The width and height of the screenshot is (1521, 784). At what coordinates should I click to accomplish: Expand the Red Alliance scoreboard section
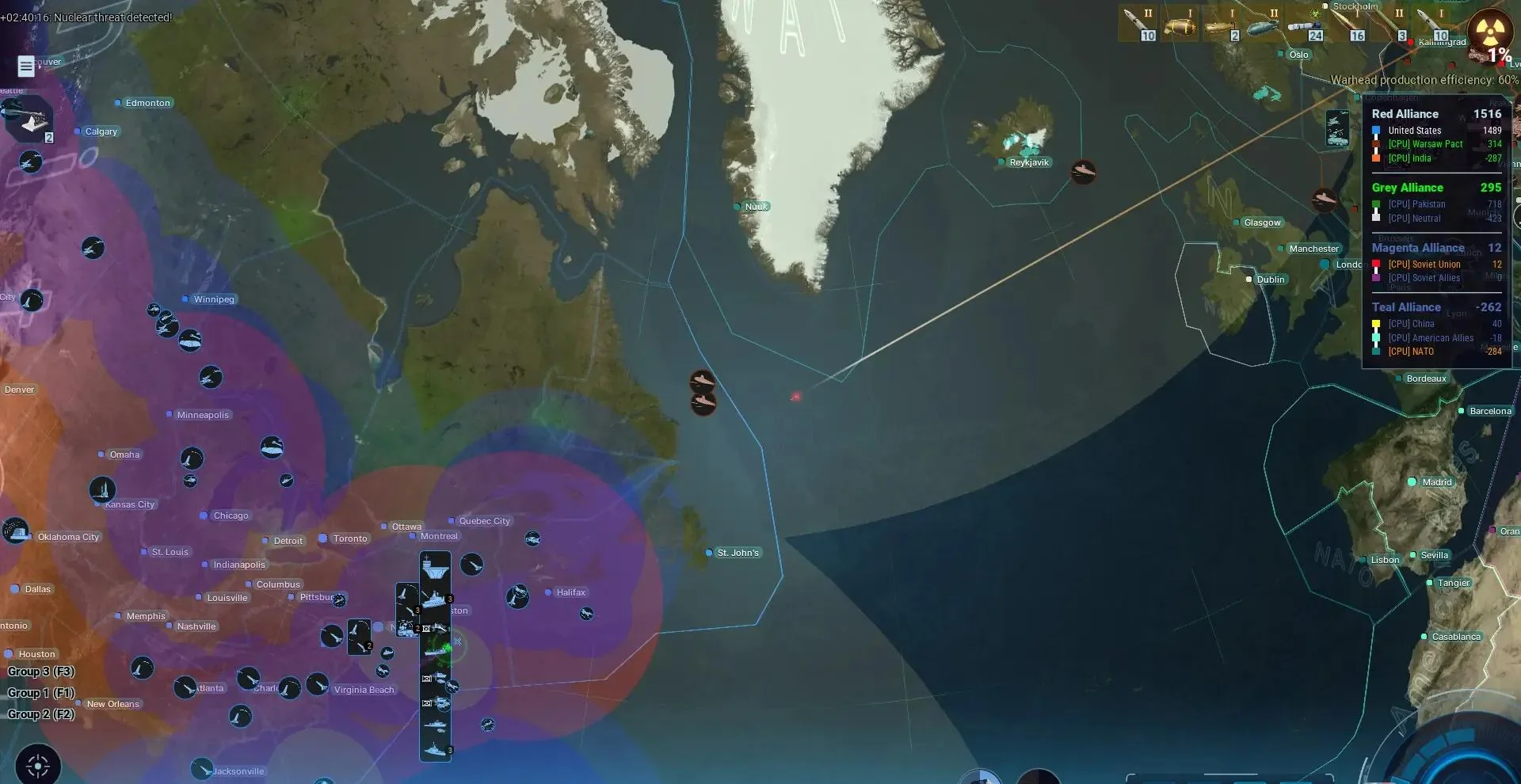click(x=1406, y=113)
